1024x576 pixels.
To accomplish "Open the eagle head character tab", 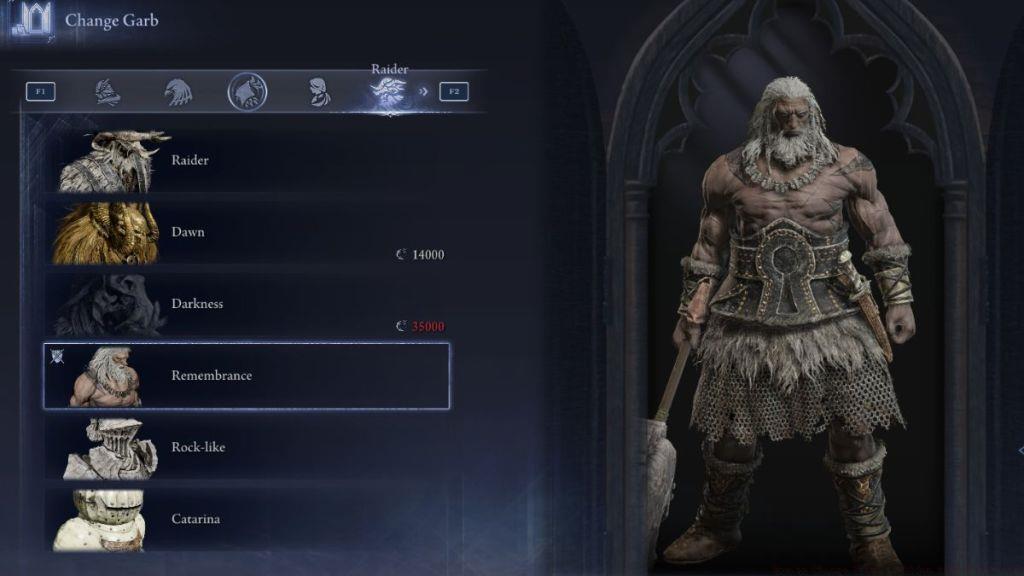I will point(177,92).
